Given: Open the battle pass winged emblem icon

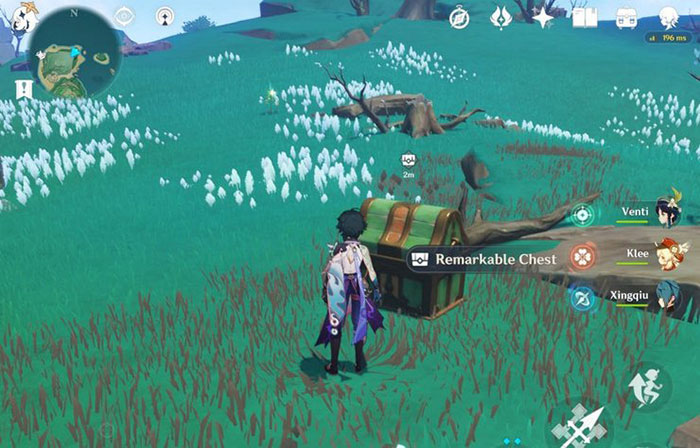Looking at the screenshot, I should click(501, 18).
